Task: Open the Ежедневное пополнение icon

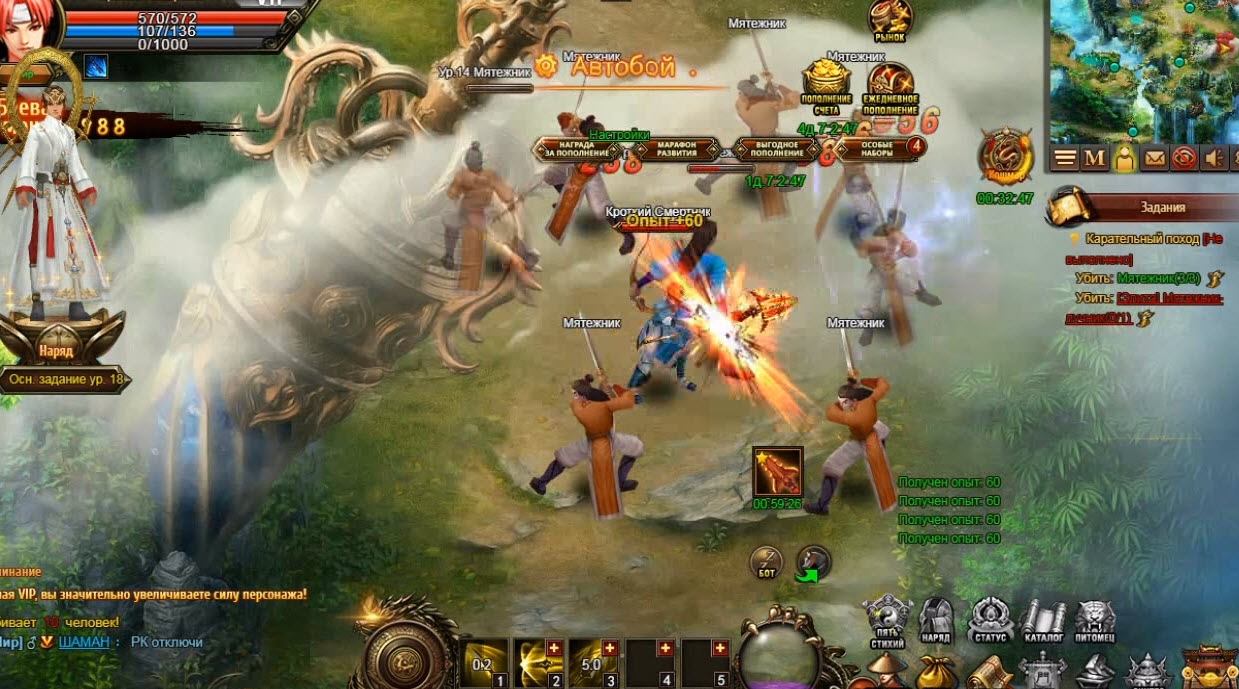Action: (x=890, y=86)
